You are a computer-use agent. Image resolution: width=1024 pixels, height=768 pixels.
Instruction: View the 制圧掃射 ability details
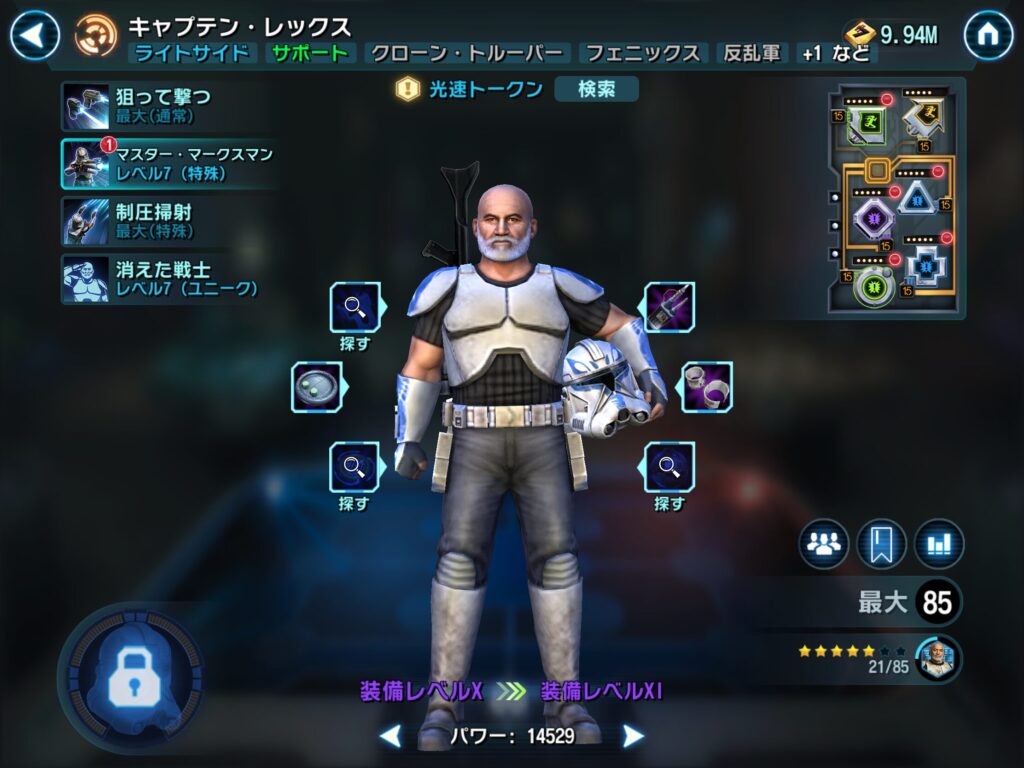140,221
